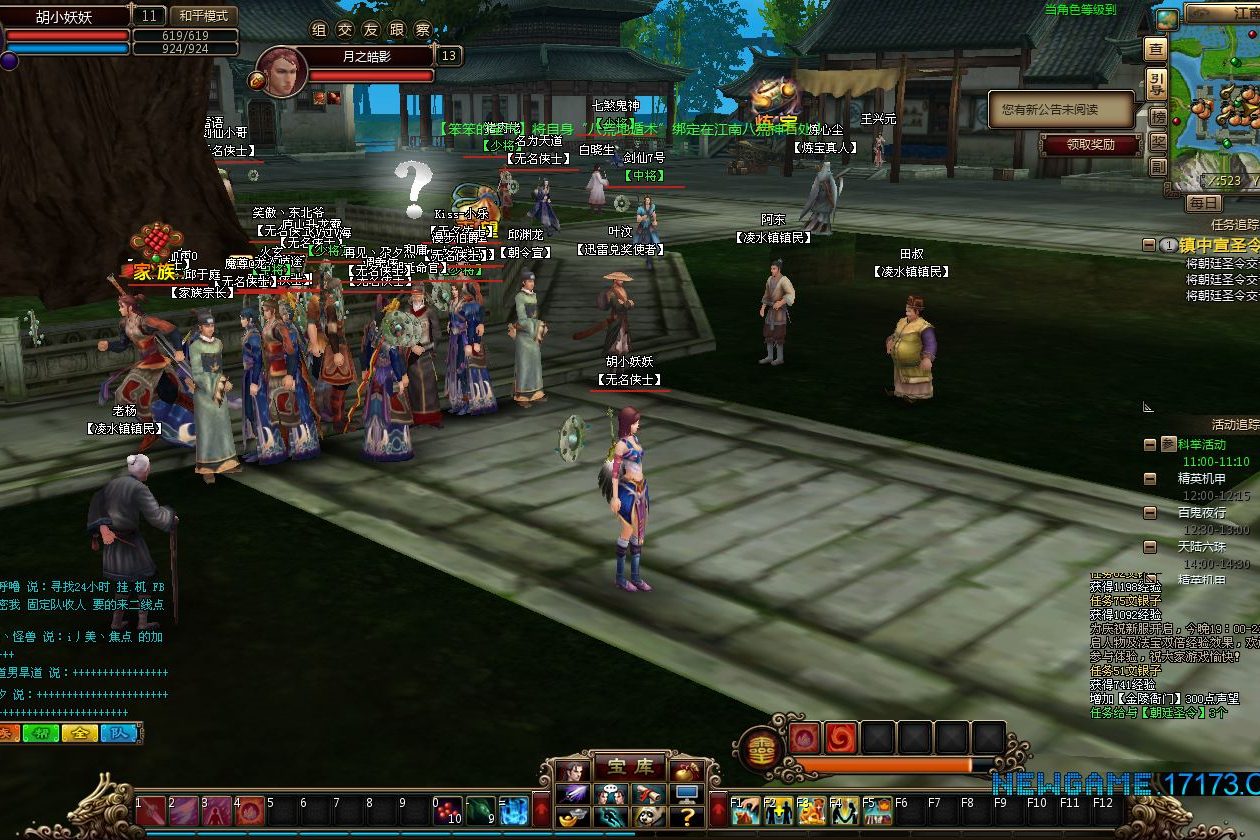This screenshot has width=1260, height=840.
Task: Collapse the 镇中宣圣令 quest tracker entry
Action: (x=1150, y=245)
